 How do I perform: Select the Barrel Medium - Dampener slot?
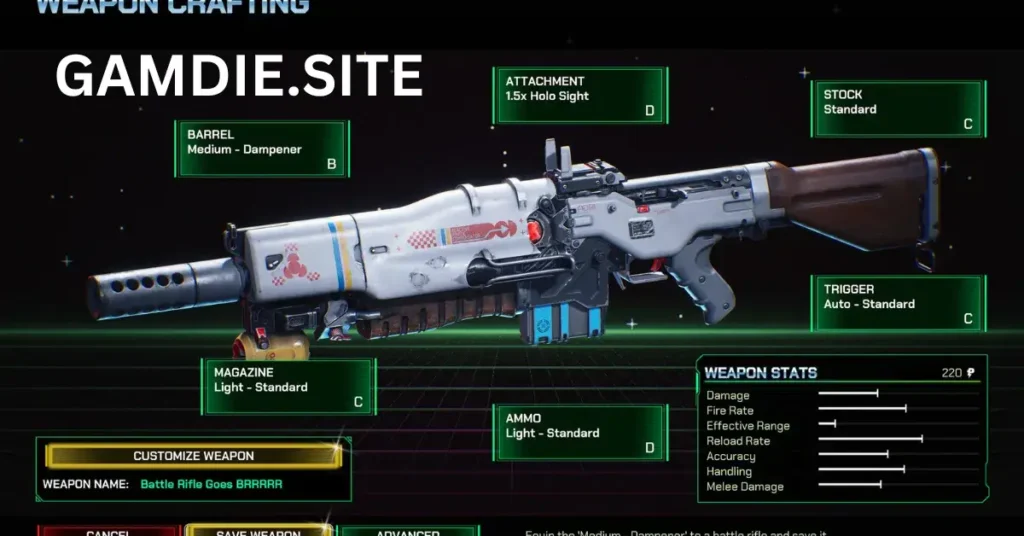[262, 149]
